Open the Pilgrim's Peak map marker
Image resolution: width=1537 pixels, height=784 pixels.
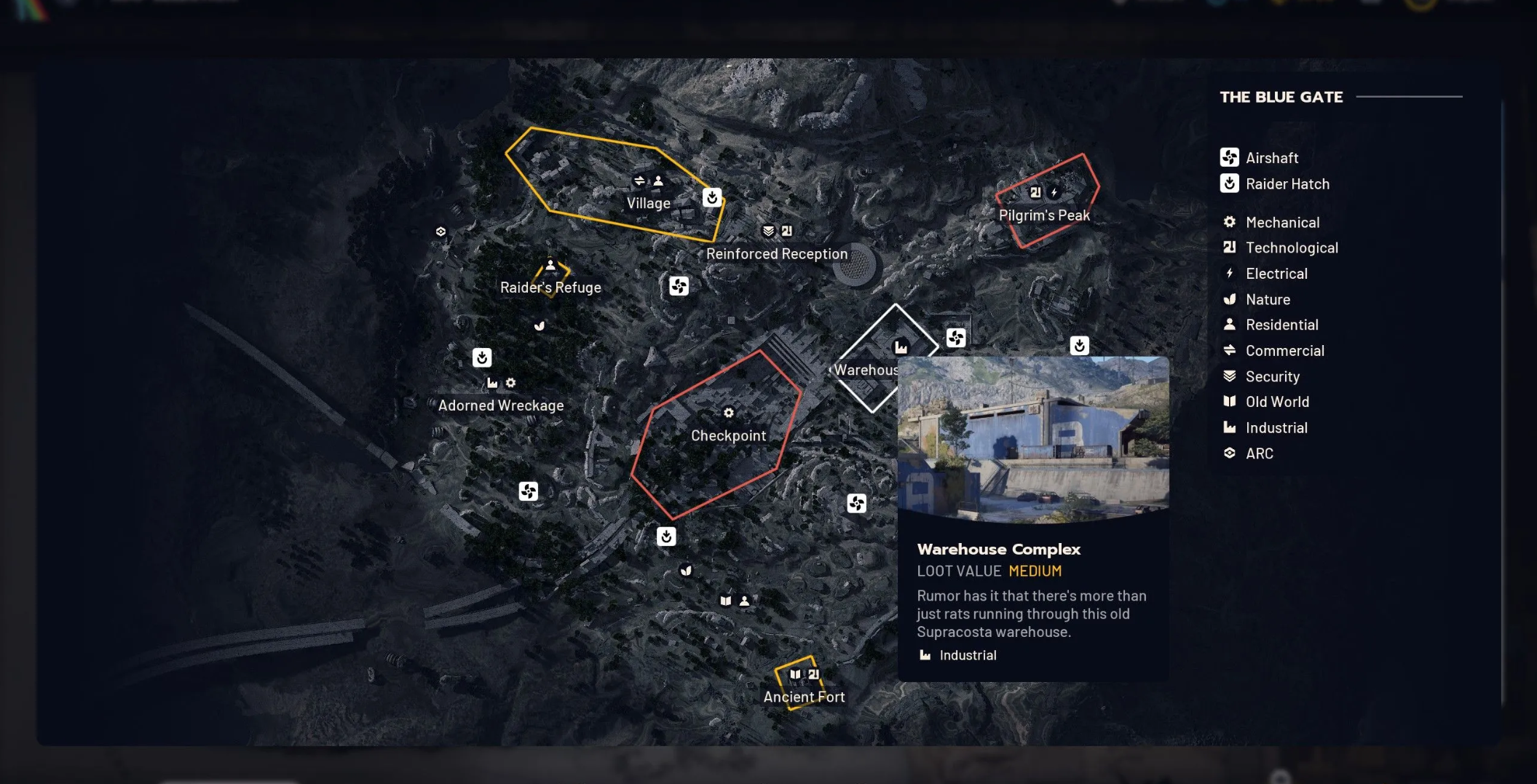click(1044, 215)
